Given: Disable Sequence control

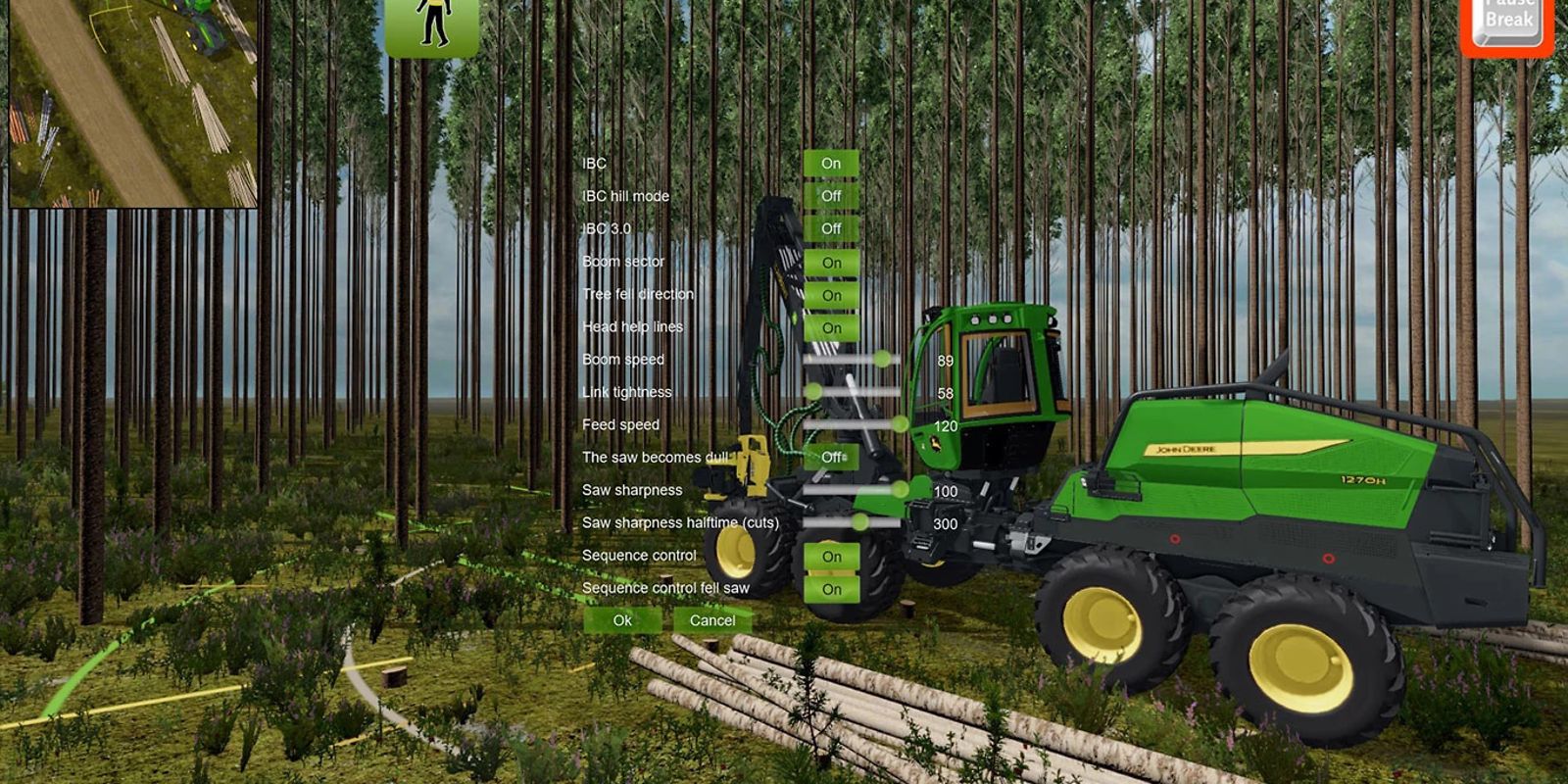Looking at the screenshot, I should tap(832, 555).
